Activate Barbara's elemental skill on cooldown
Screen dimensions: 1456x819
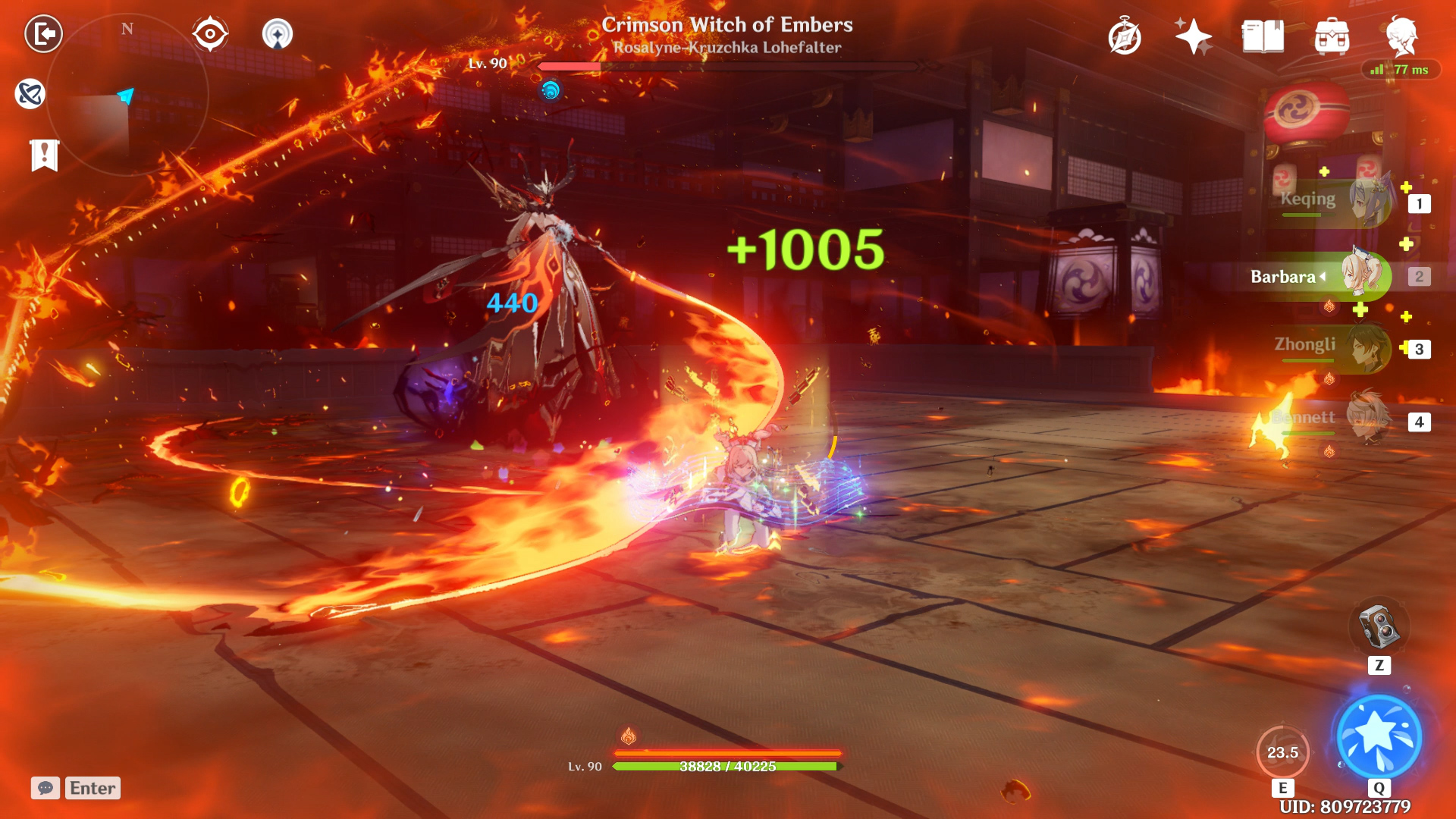pos(1282,752)
